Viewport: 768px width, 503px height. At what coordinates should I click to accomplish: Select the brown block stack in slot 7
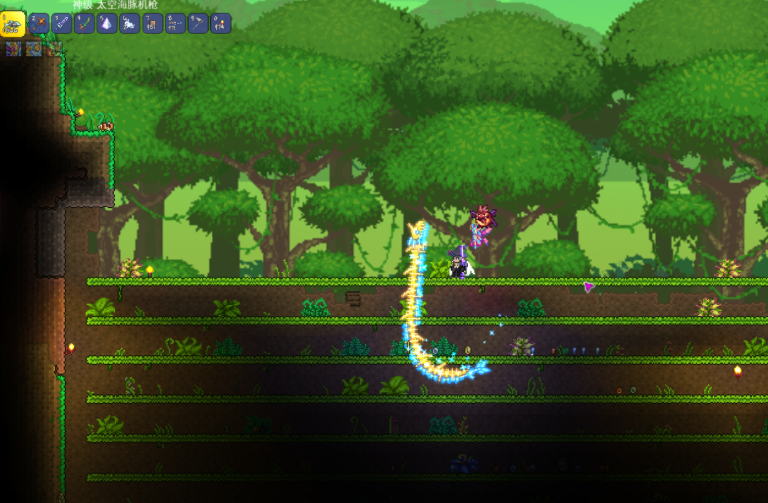coord(153,23)
